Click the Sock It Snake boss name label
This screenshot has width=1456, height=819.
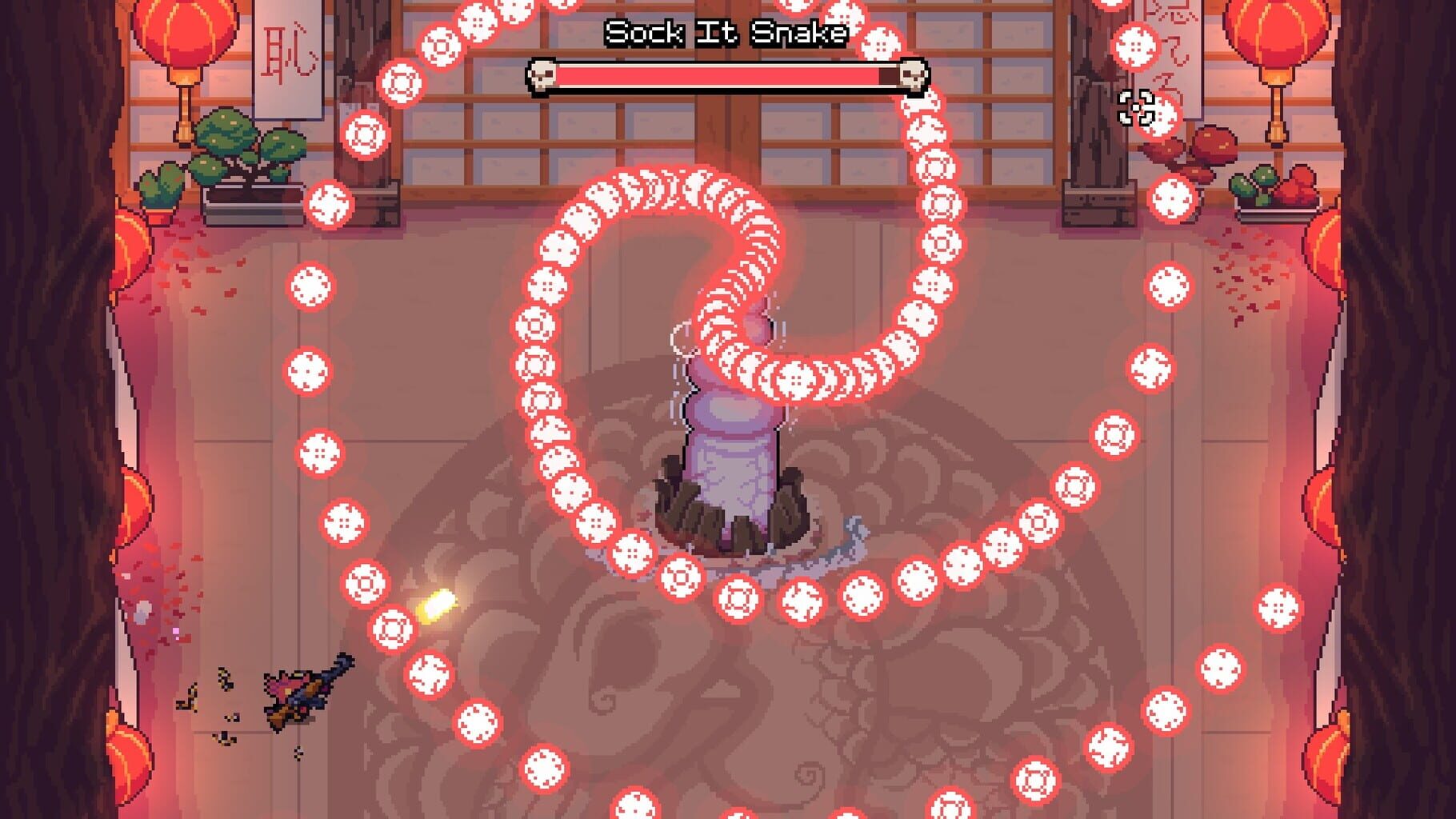[726, 34]
